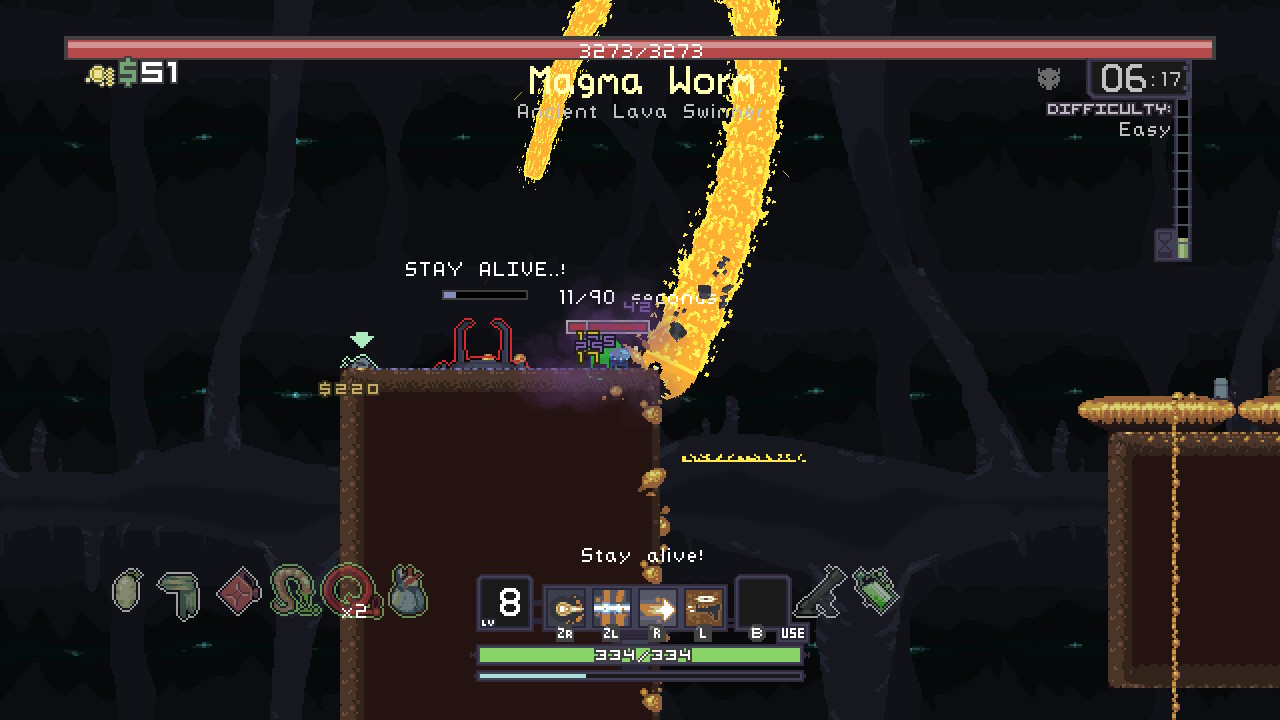1280x720 pixels.
Task: Click the green canister item icon
Action: tap(876, 590)
